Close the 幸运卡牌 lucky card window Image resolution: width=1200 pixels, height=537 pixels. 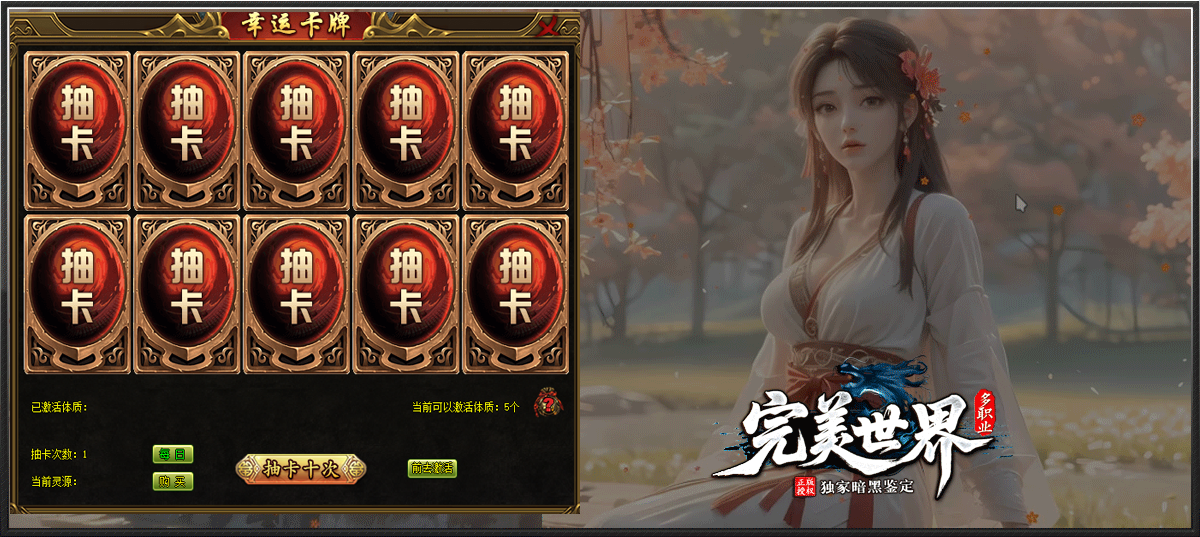(x=548, y=28)
